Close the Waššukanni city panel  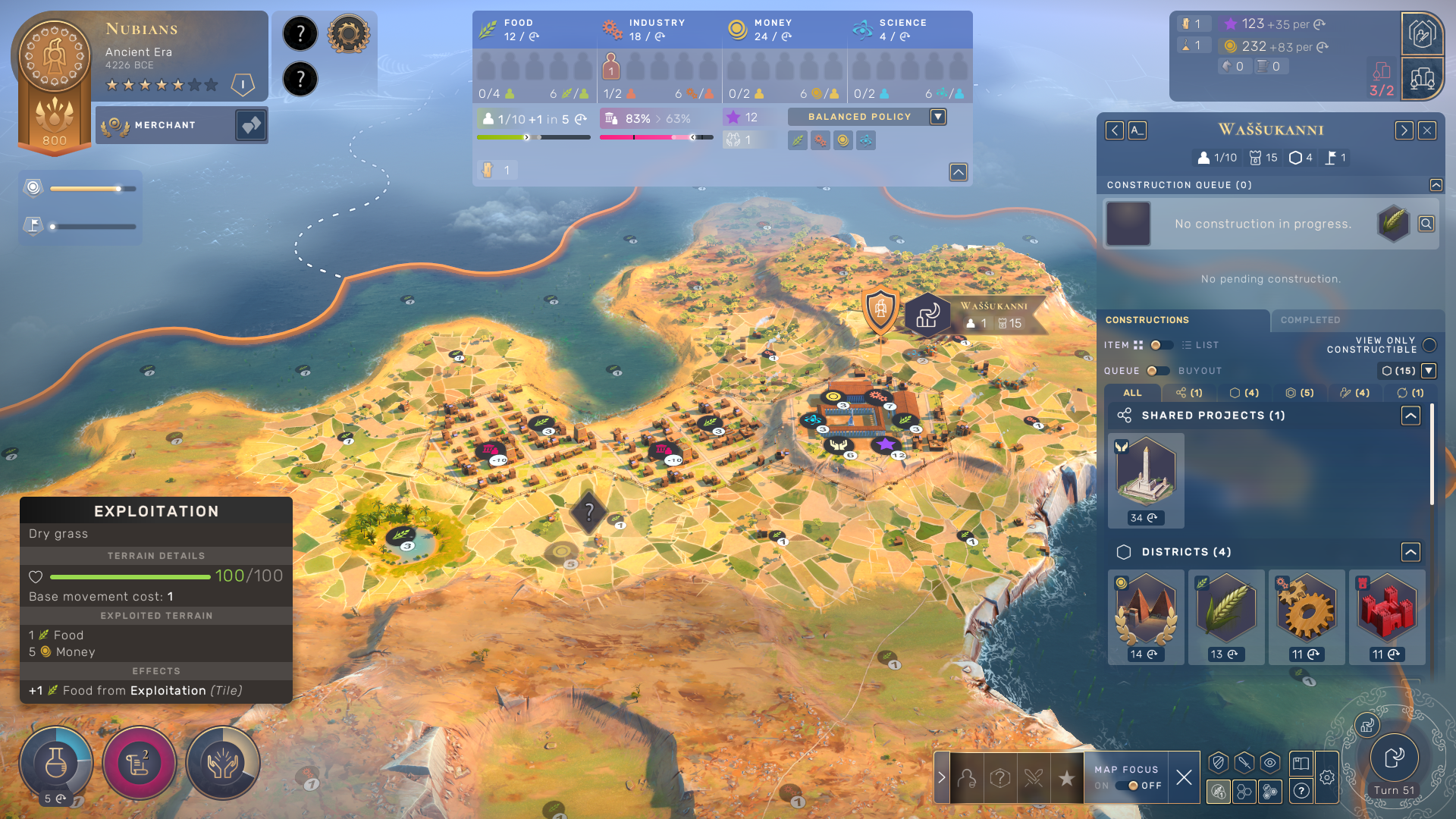(x=1427, y=130)
